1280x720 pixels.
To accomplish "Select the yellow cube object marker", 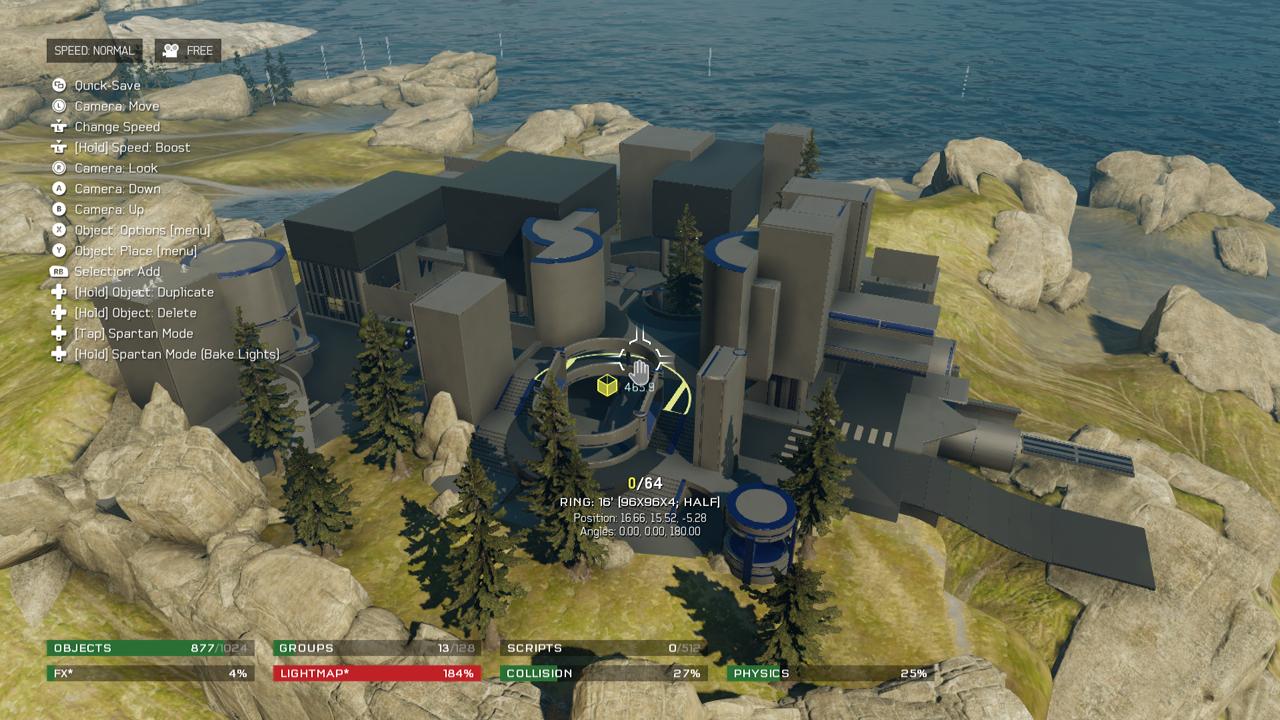I will click(x=607, y=385).
